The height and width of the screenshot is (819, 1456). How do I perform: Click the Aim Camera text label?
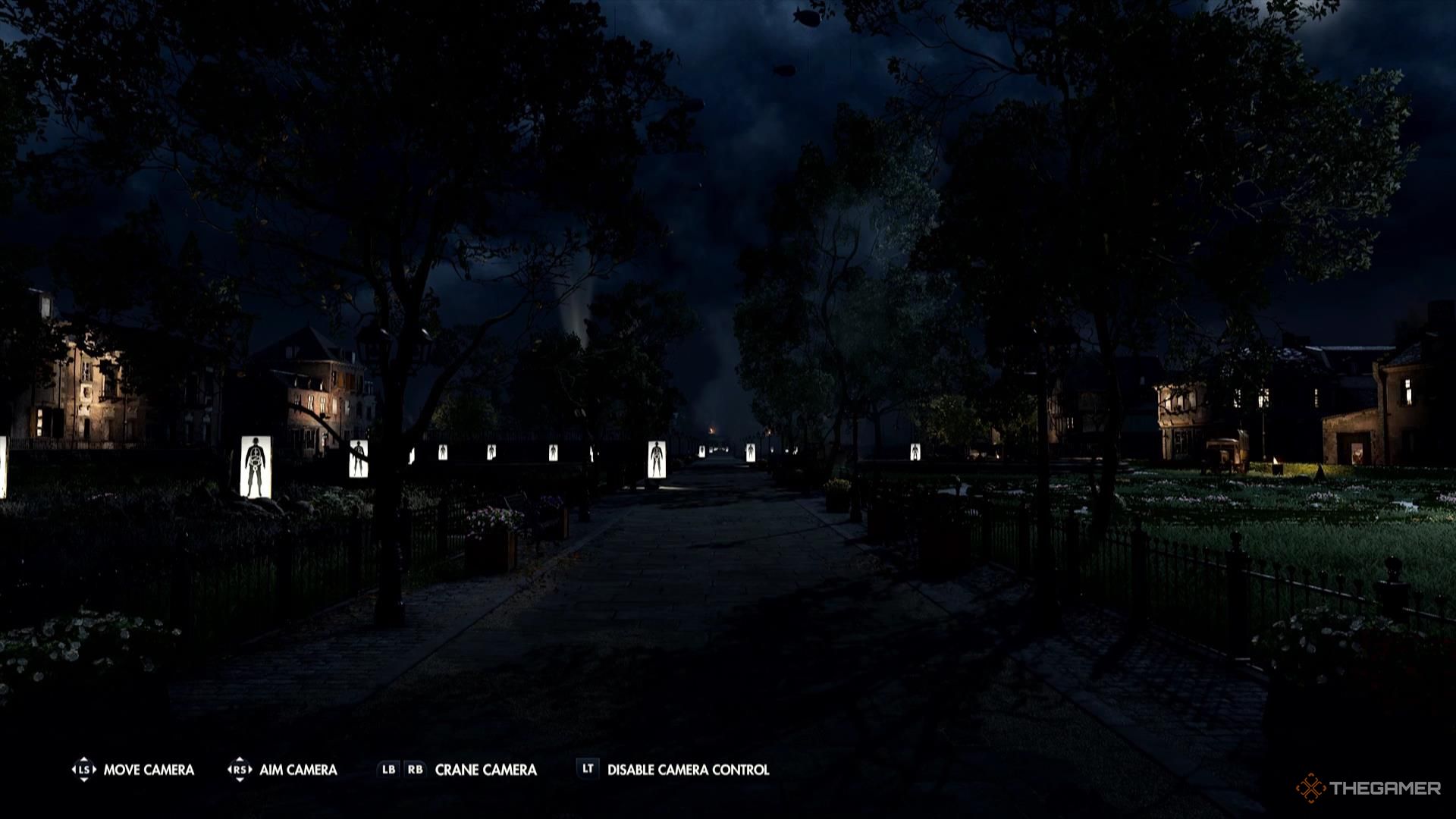(300, 769)
